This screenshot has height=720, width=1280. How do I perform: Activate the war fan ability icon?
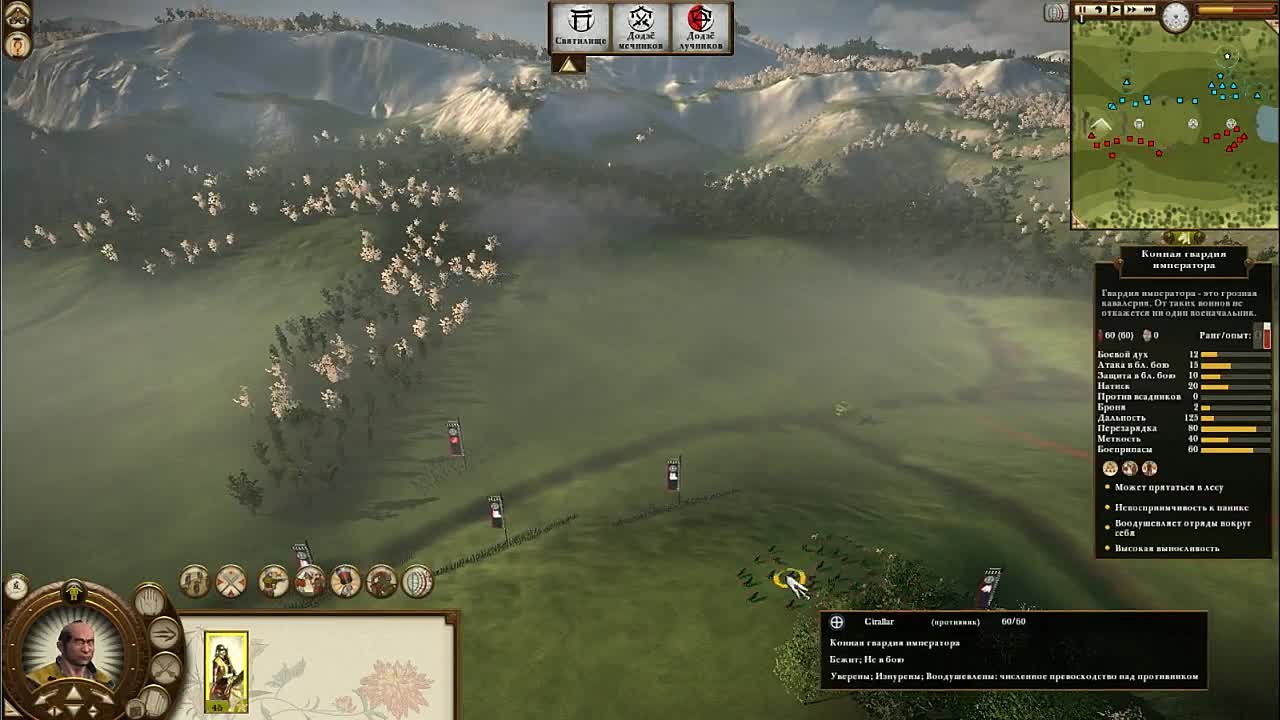coord(345,581)
